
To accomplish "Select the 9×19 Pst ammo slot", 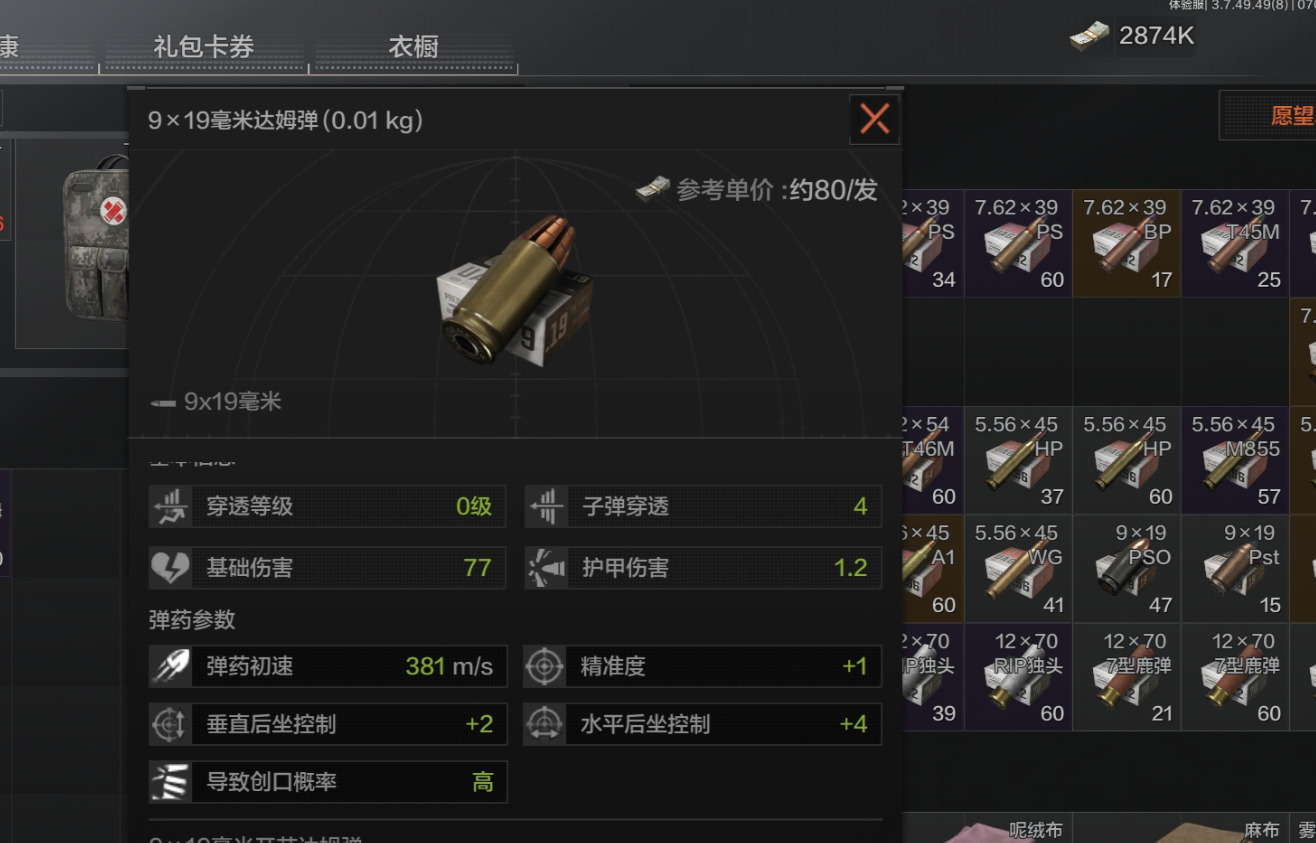I will tap(1234, 568).
